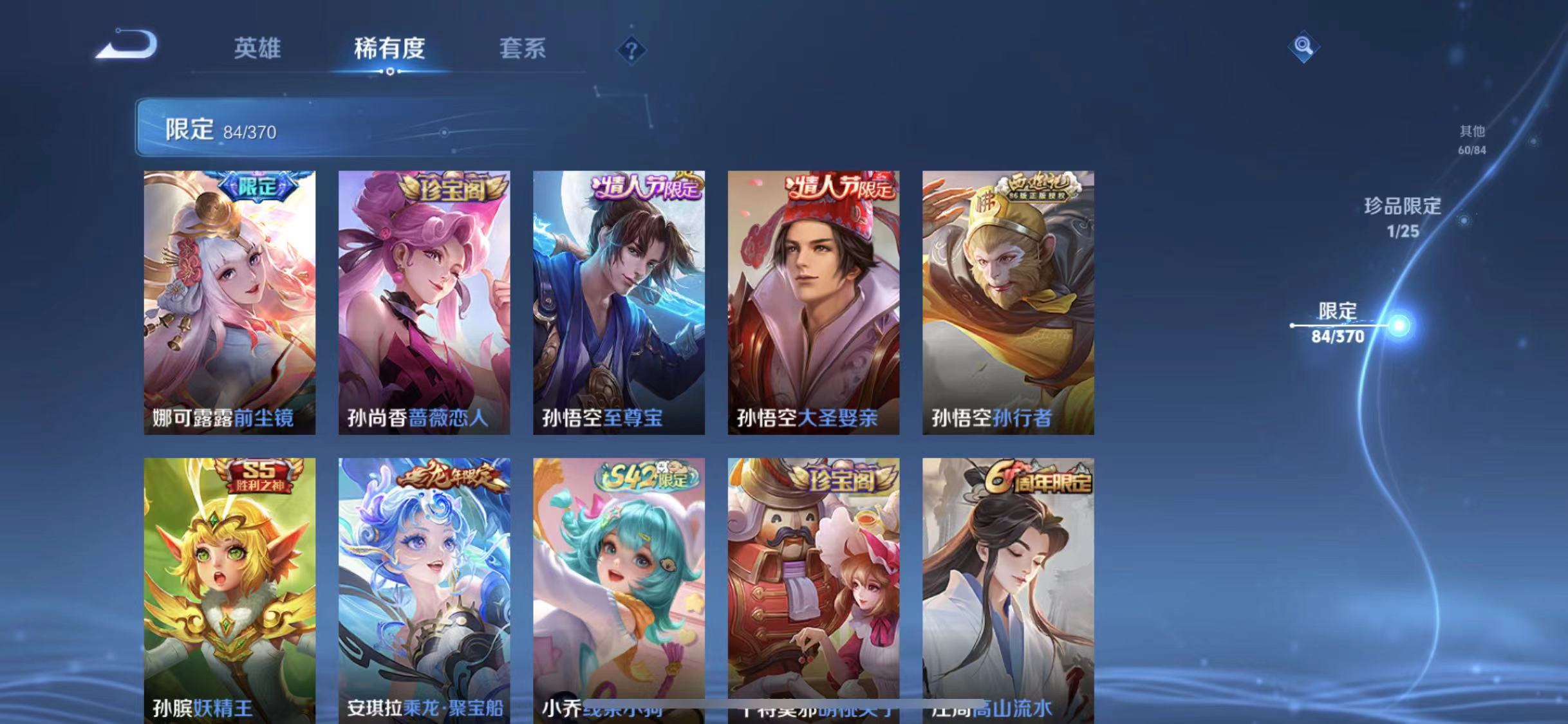Image resolution: width=1568 pixels, height=724 pixels.
Task: Open the 孙悟空大圣娶亲 skin card
Action: [x=814, y=302]
